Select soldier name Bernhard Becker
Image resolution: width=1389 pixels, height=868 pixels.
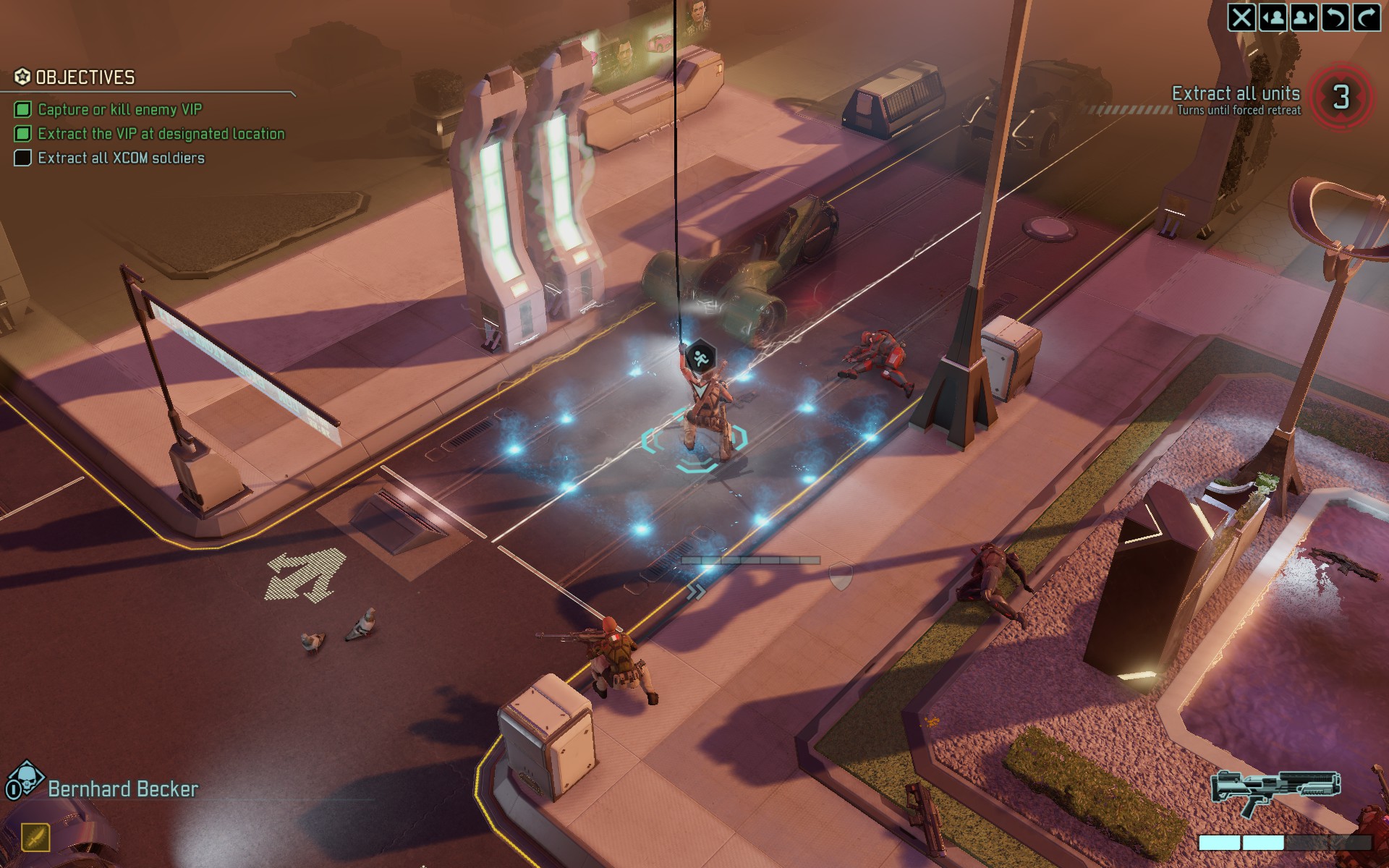pos(123,789)
